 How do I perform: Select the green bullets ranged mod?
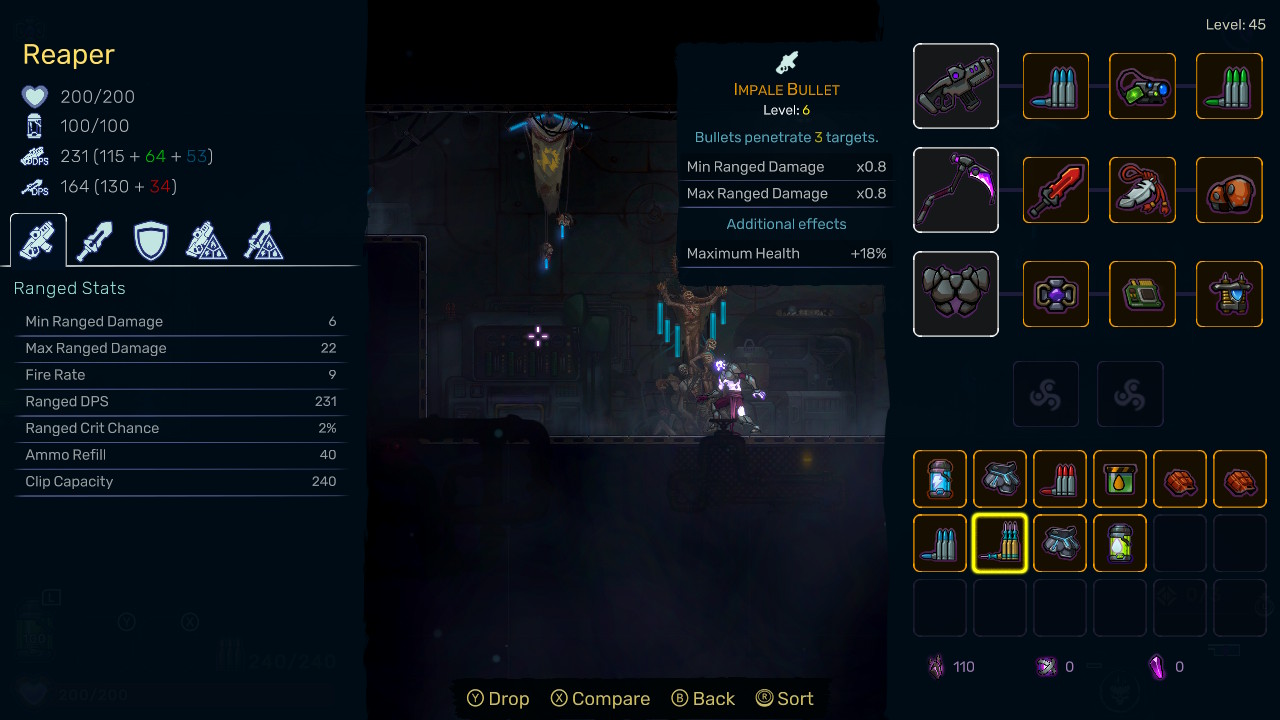click(x=1229, y=86)
